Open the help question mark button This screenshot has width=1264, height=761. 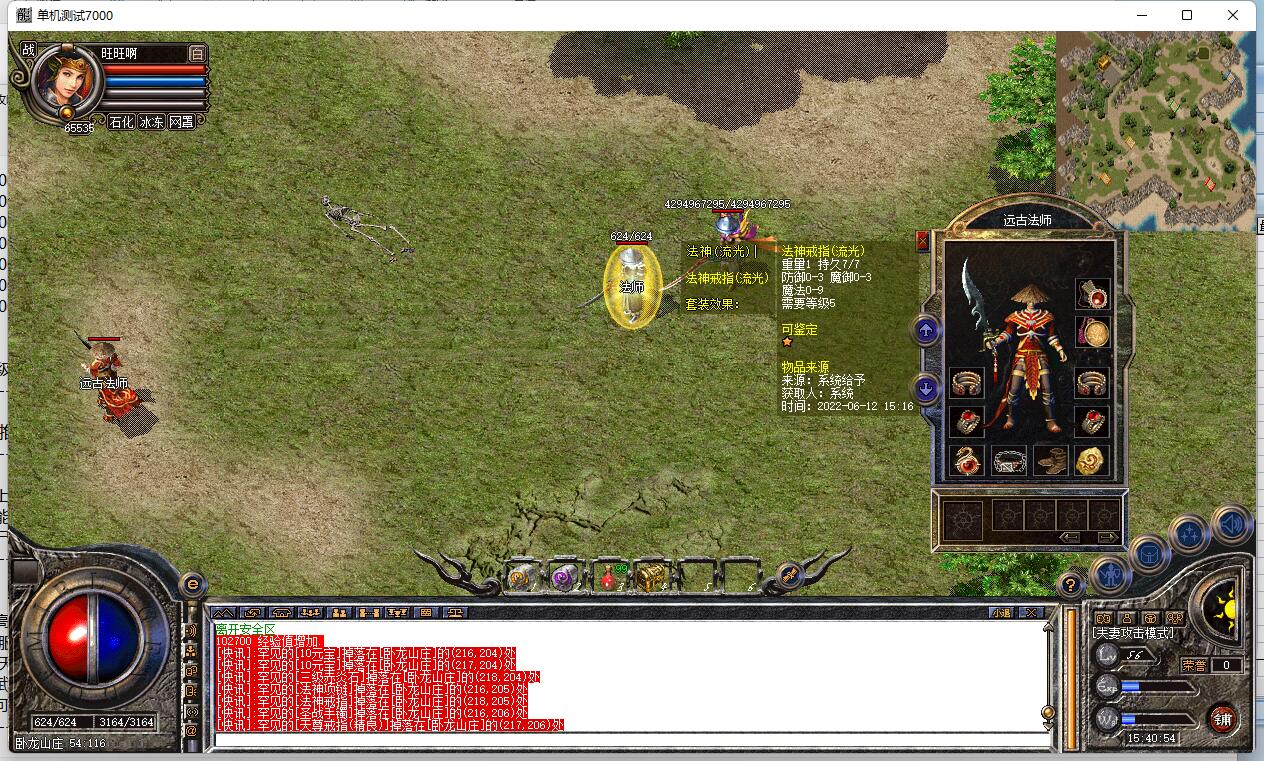1070,584
